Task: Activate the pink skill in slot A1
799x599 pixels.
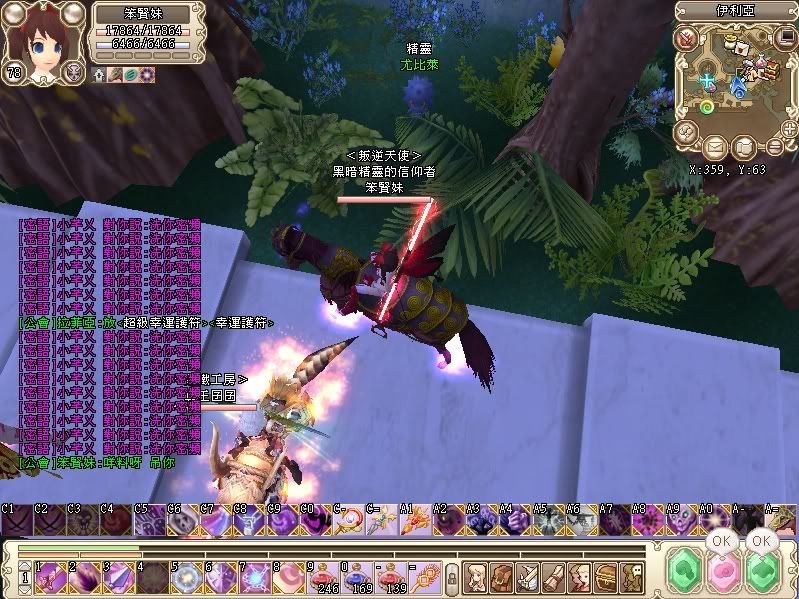Action: pyautogui.click(x=412, y=521)
